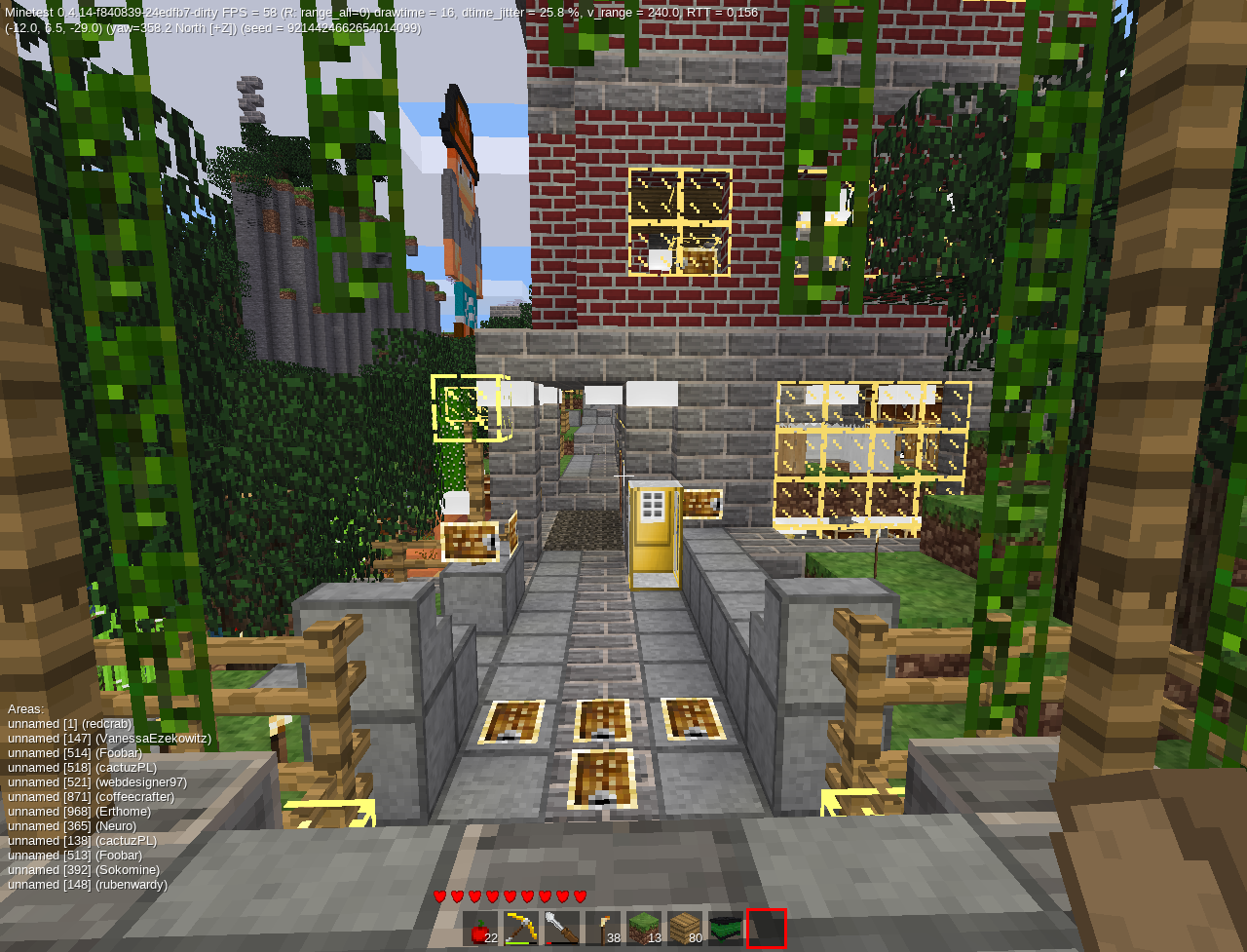1247x952 pixels.
Task: Equip the golden pickaxe hotbar slot
Action: pyautogui.click(x=521, y=929)
